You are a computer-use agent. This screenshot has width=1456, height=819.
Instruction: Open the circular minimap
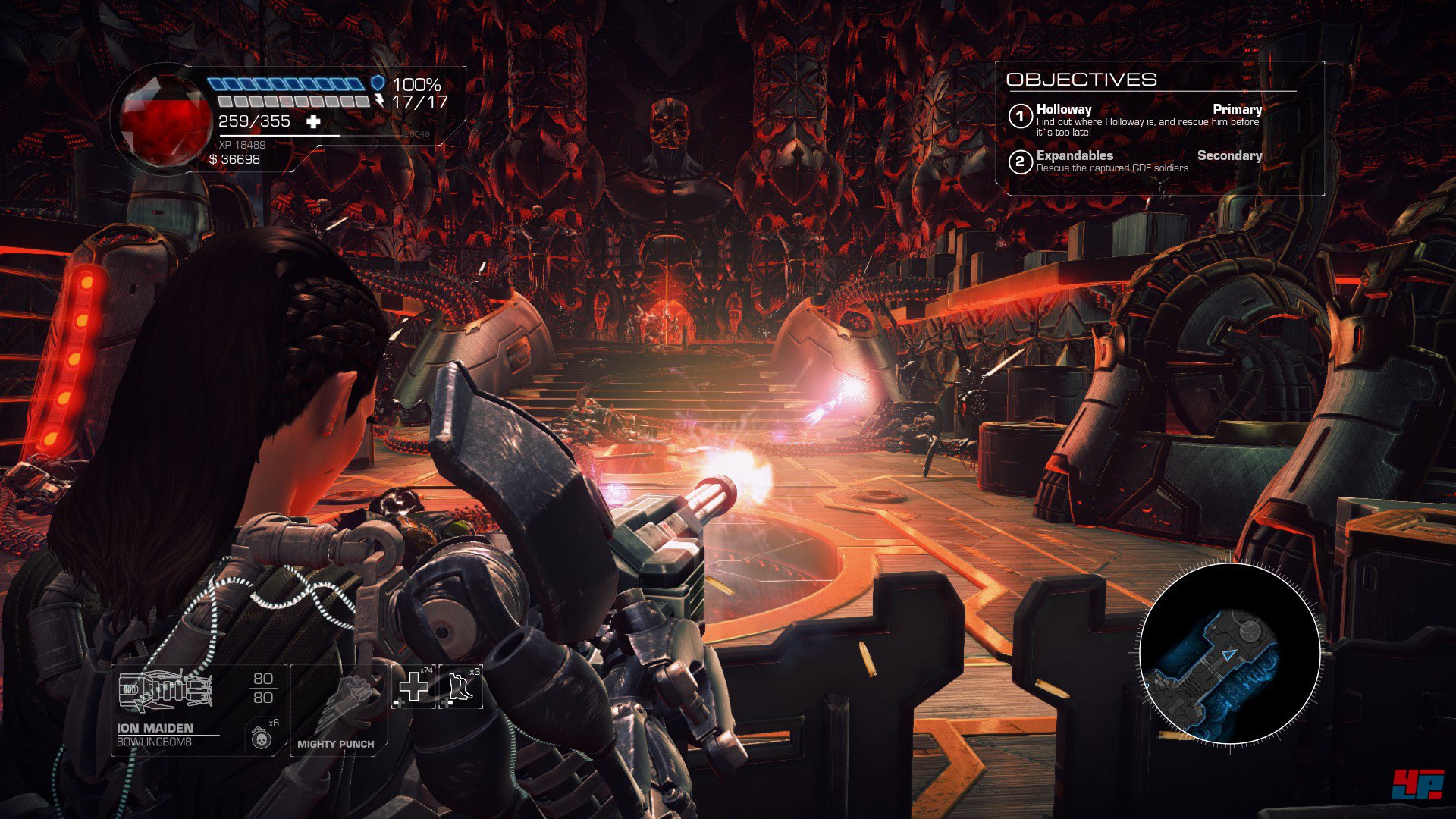[1230, 654]
